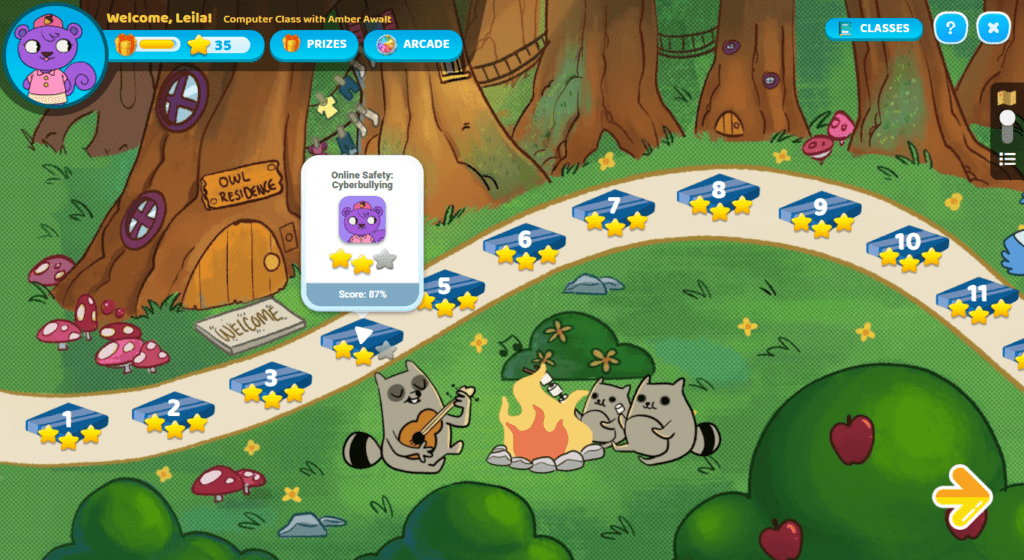Switch to list view icon
Screen dimensions: 1024x560
point(1007,159)
